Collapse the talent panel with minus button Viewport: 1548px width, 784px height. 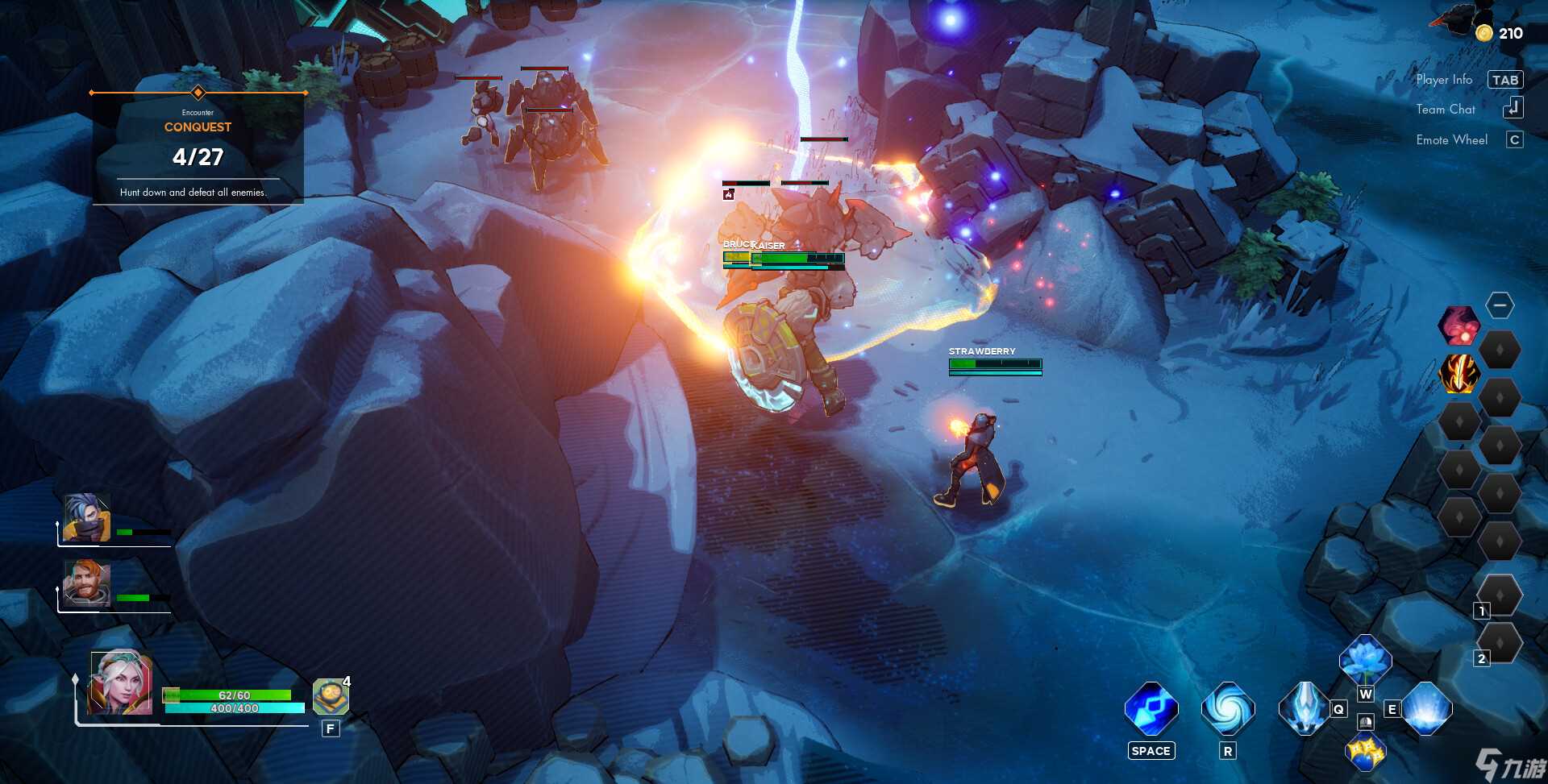(x=1500, y=305)
